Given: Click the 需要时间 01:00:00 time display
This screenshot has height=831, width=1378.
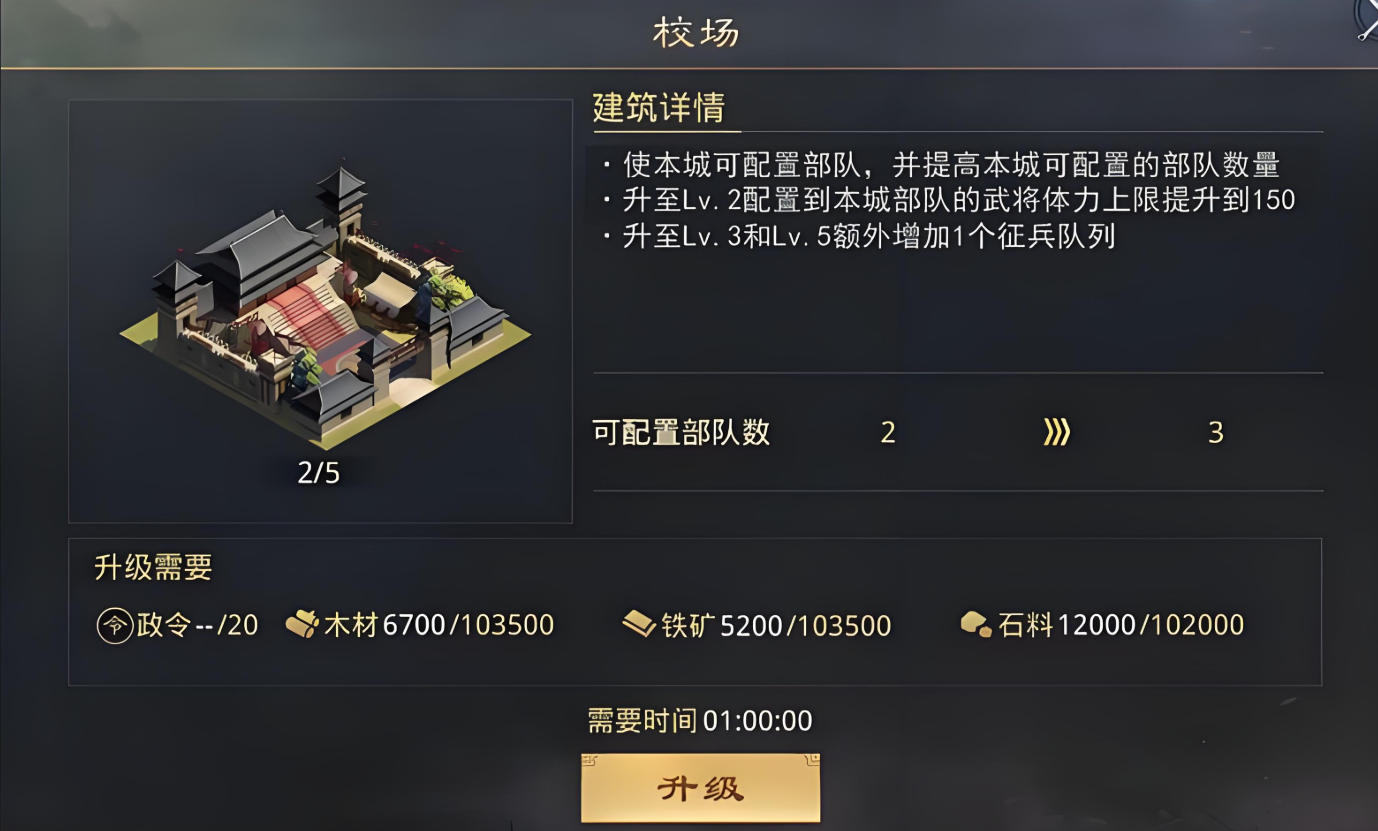Looking at the screenshot, I should pyautogui.click(x=699, y=720).
